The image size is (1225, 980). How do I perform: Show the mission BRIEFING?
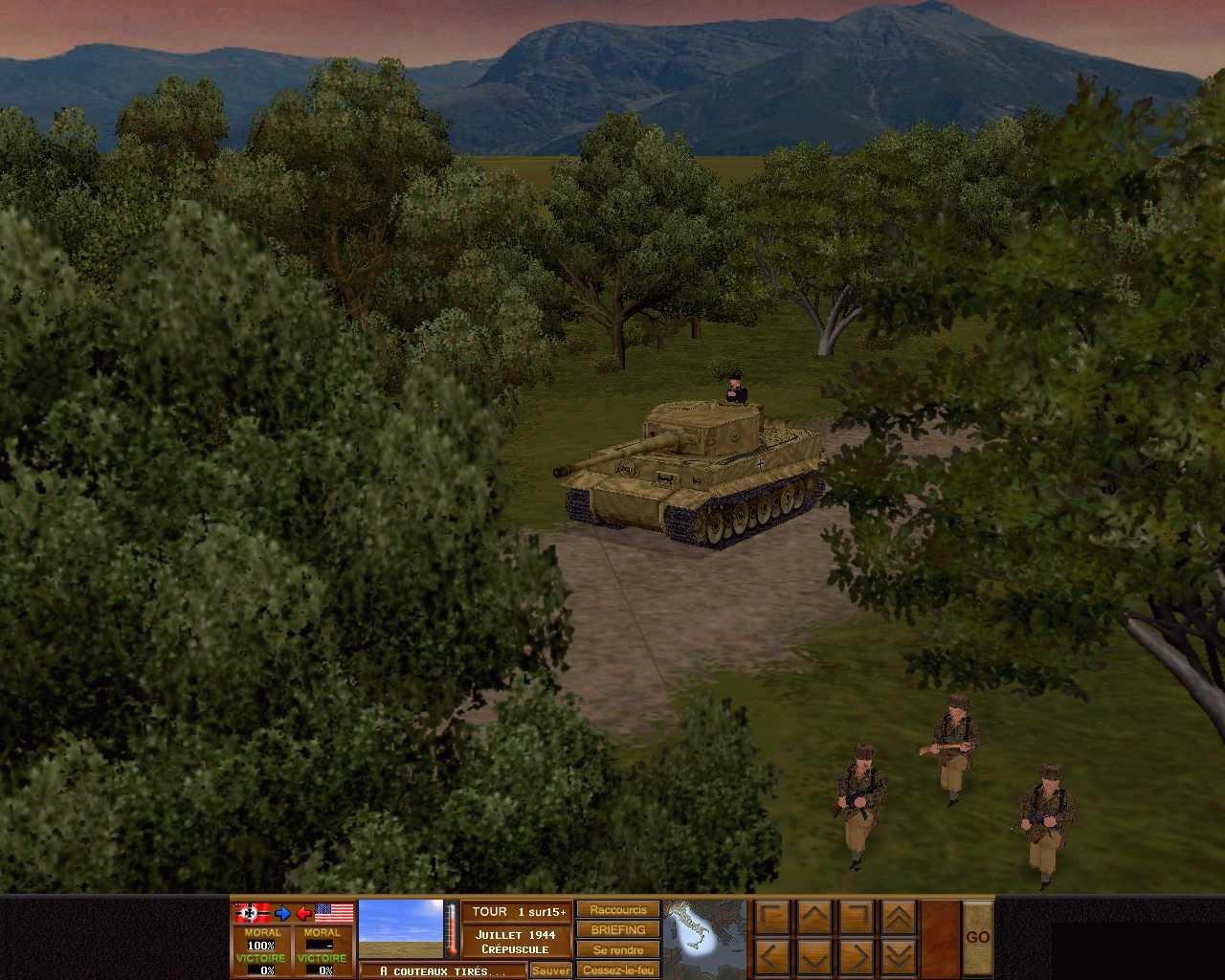(617, 930)
